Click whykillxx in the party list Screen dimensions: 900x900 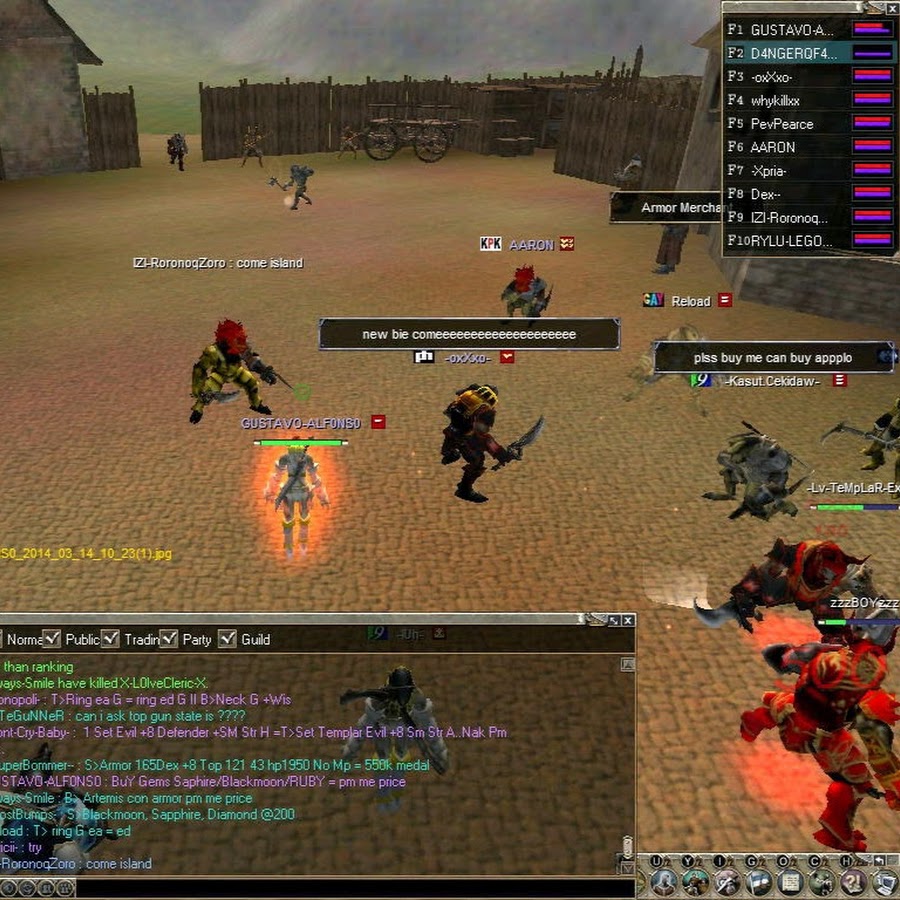tap(775, 100)
